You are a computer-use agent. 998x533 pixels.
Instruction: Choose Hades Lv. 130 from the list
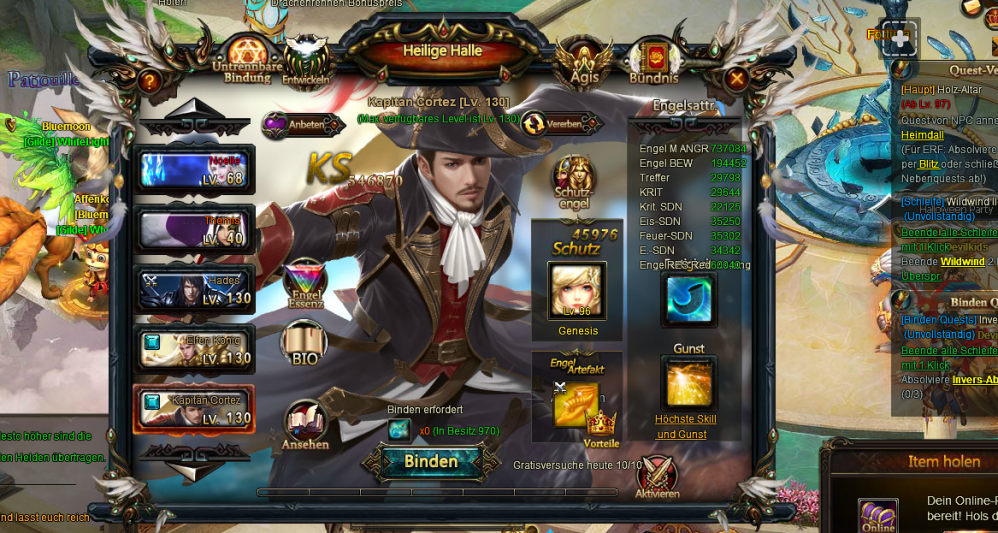coord(195,289)
